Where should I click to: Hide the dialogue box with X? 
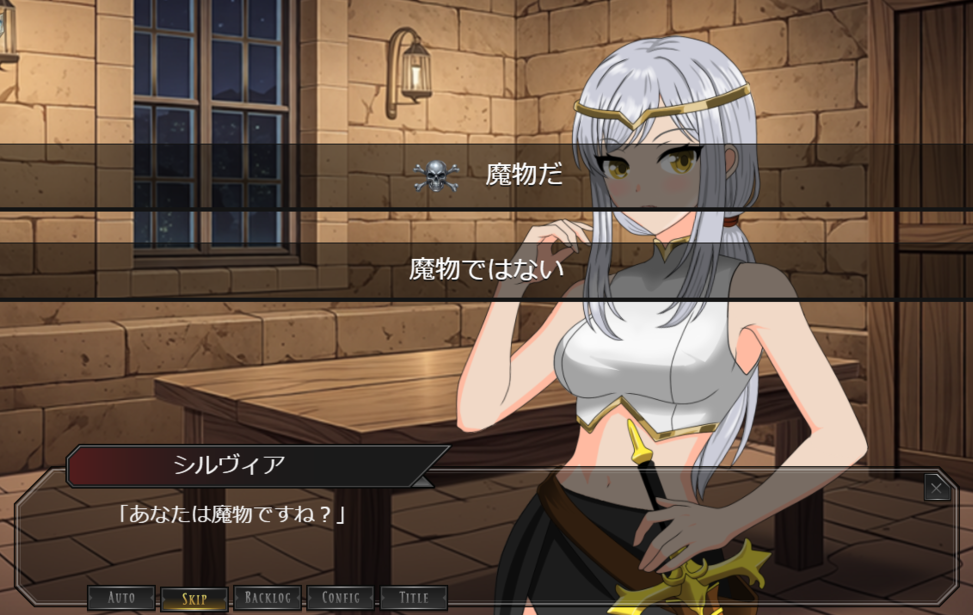[x=936, y=487]
